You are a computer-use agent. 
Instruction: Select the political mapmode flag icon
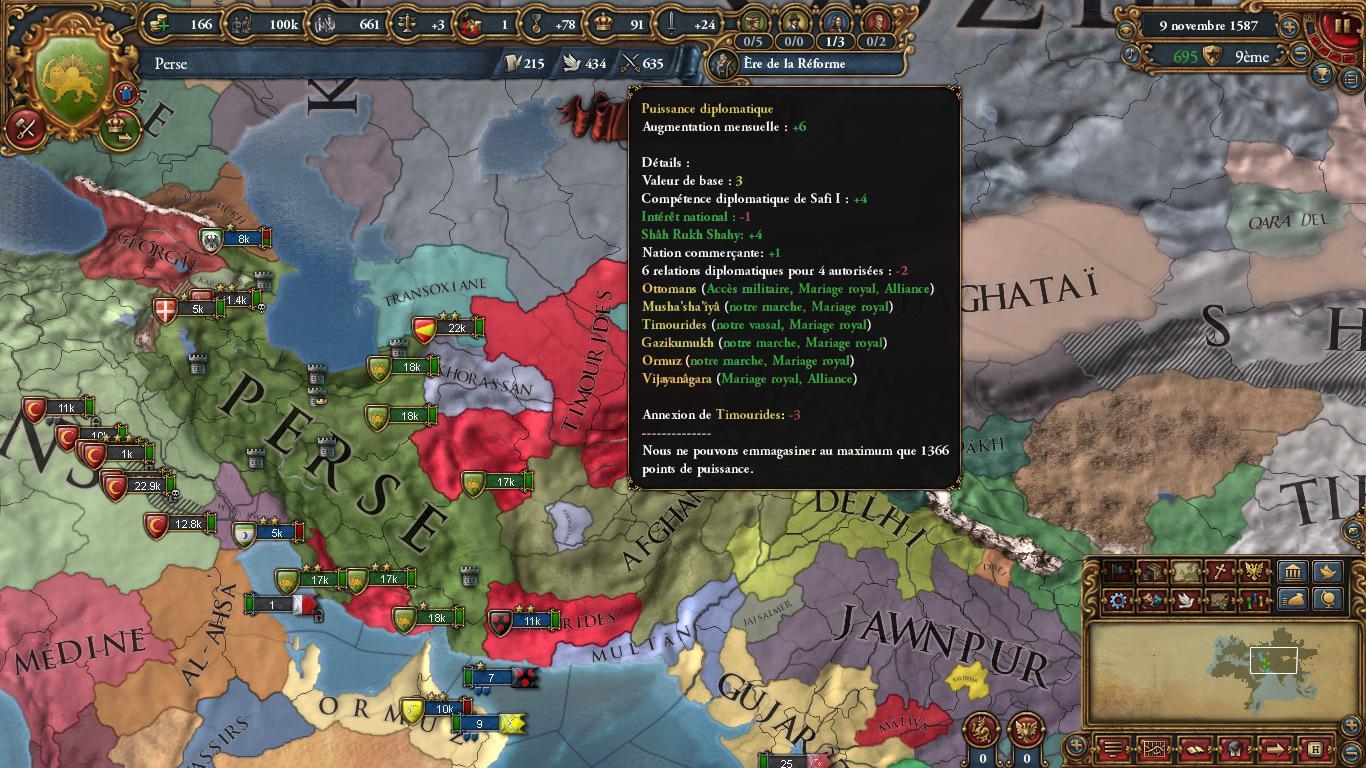point(1117,570)
